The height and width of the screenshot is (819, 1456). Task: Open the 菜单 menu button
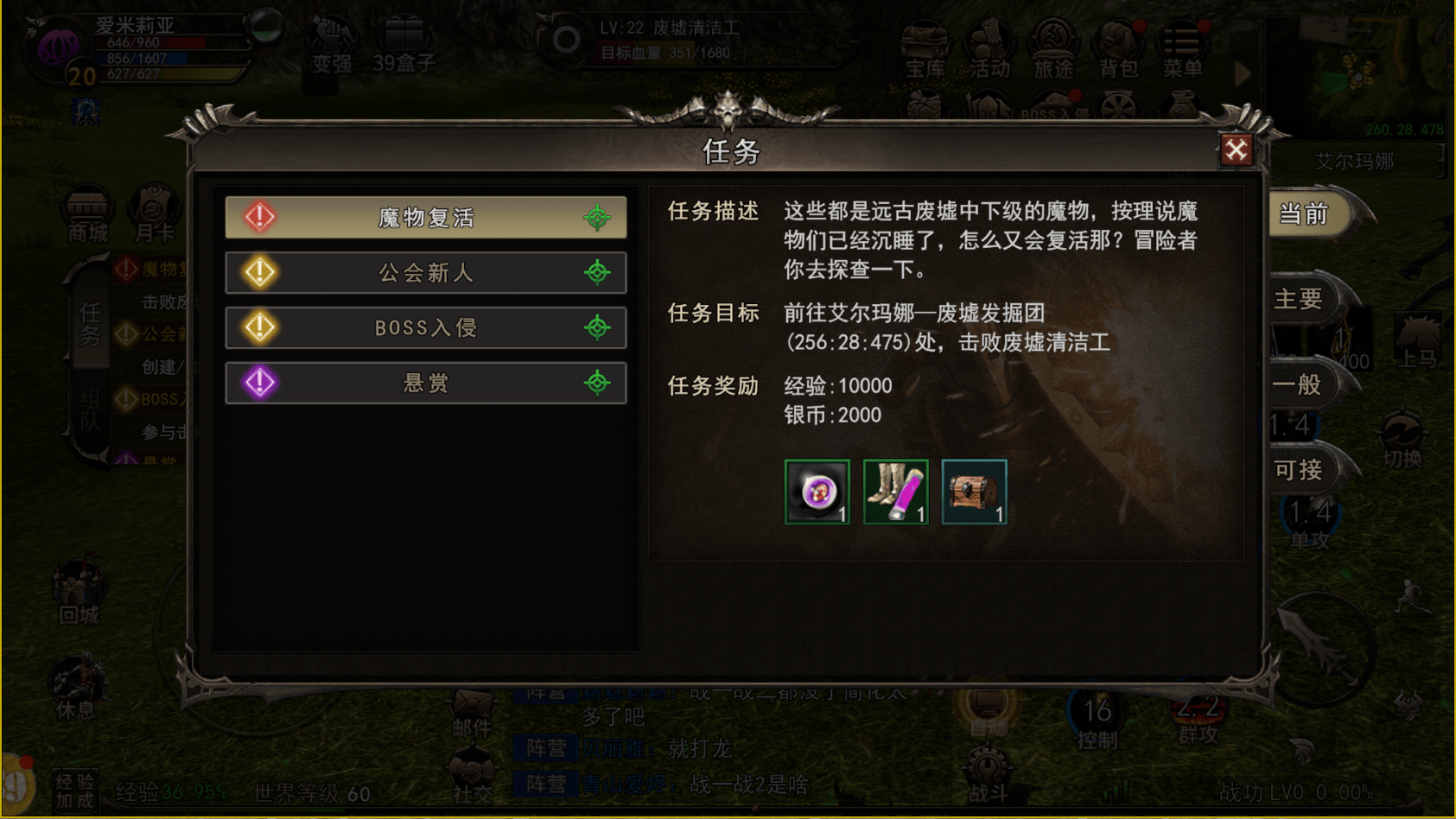point(1182,50)
